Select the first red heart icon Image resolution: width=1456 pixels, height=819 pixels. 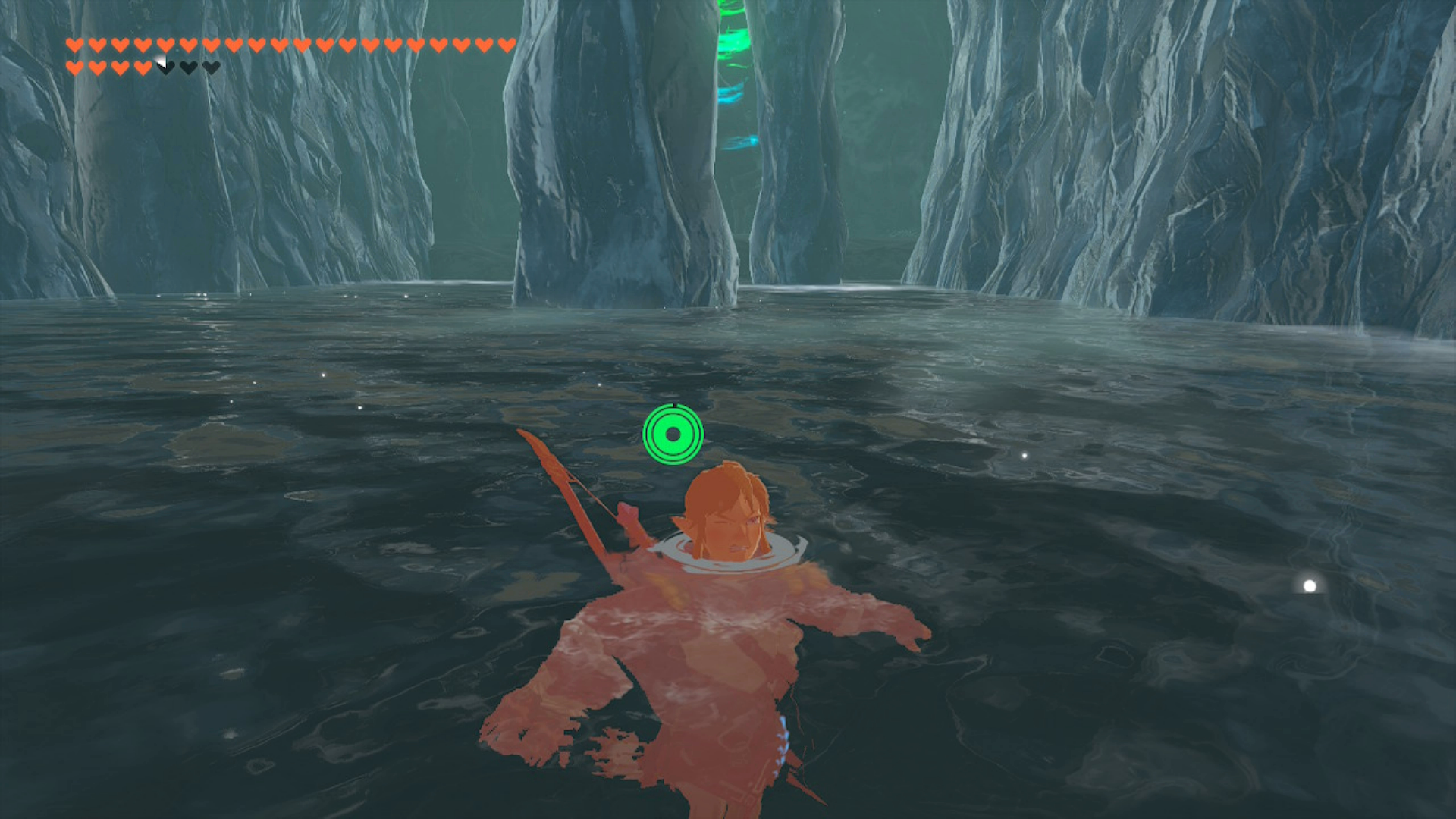74,45
